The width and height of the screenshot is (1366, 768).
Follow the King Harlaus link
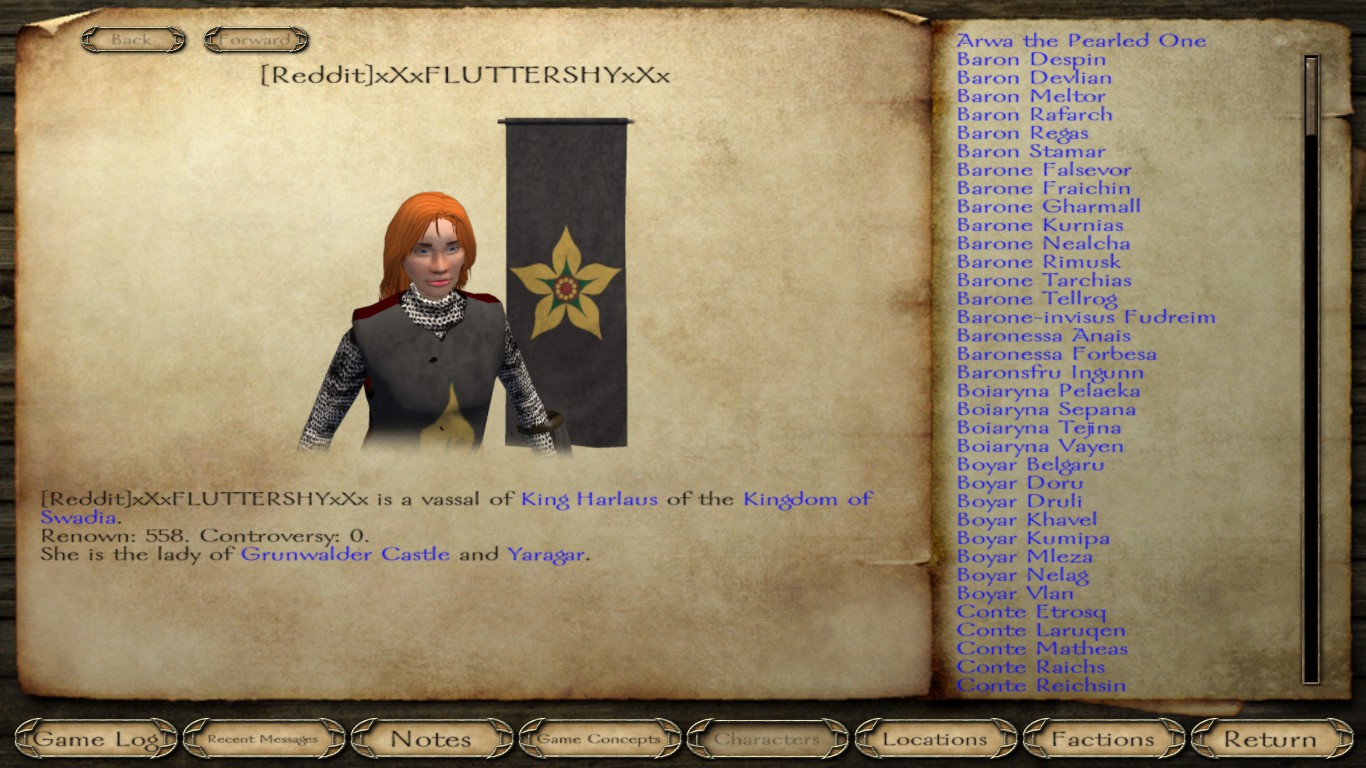(x=589, y=499)
